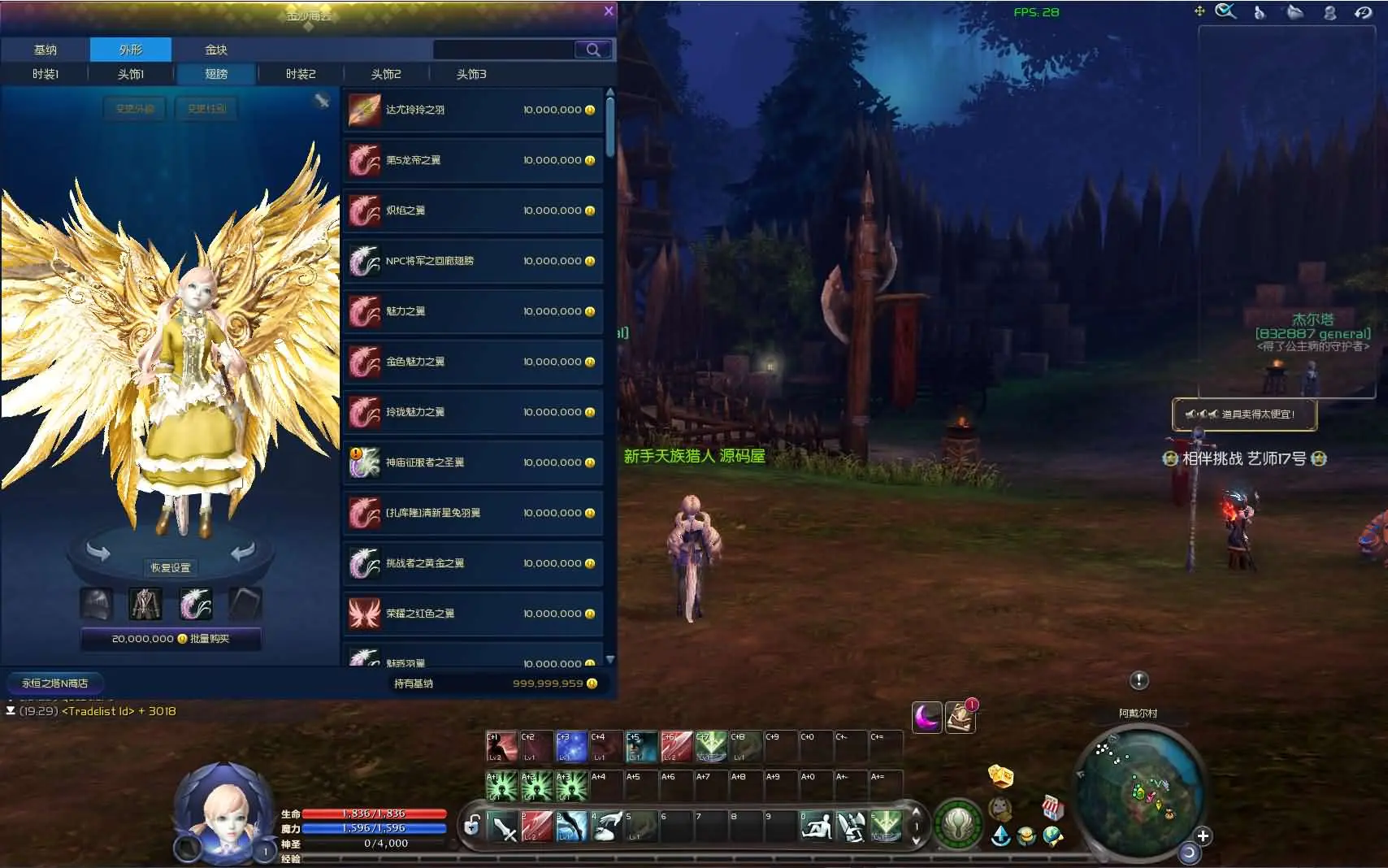Rotate the character preview with the left arrow
Screen dimensions: 1388x868
tap(98, 553)
